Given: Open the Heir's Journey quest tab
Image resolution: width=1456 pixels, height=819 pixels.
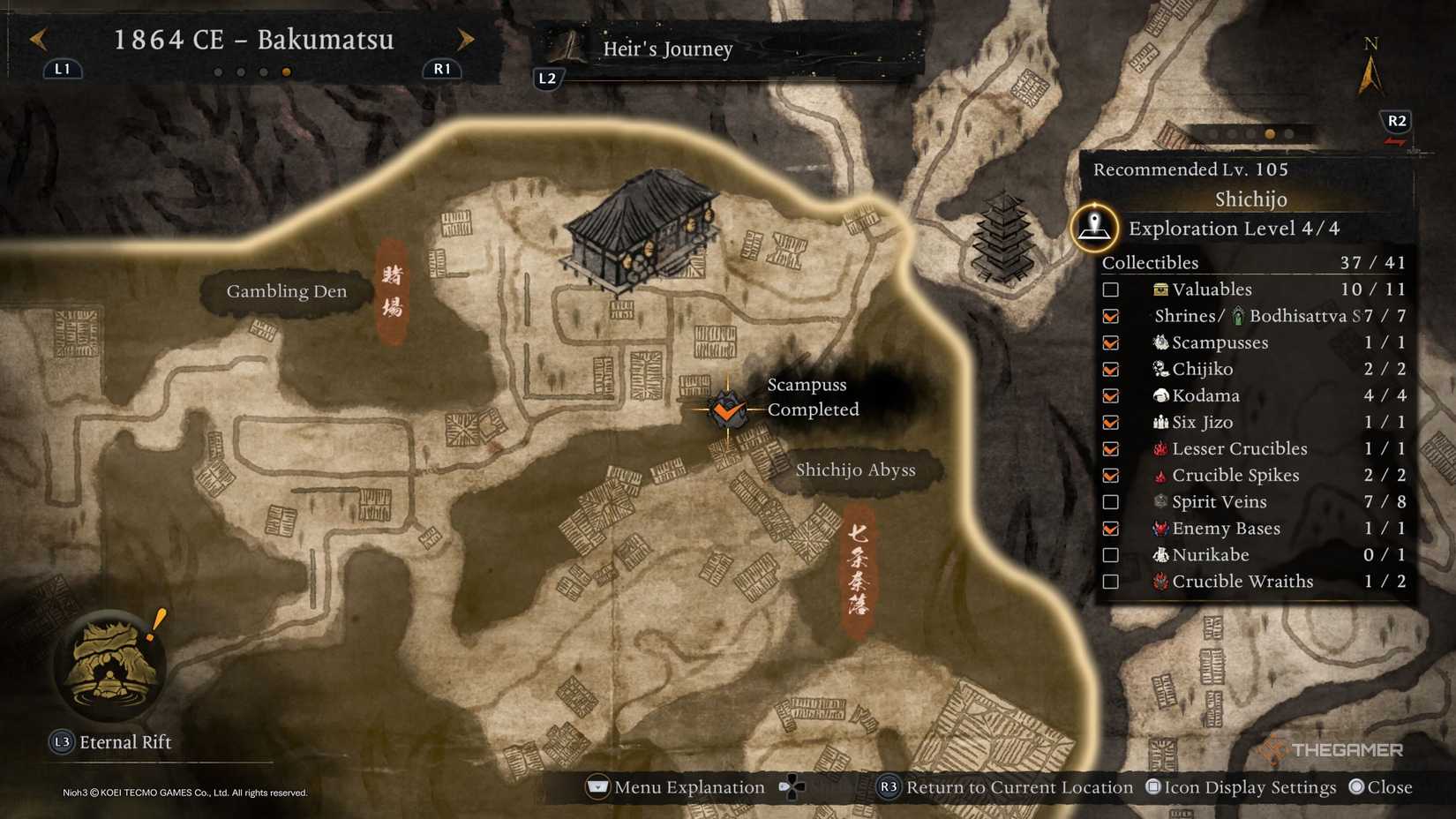Looking at the screenshot, I should 666,49.
